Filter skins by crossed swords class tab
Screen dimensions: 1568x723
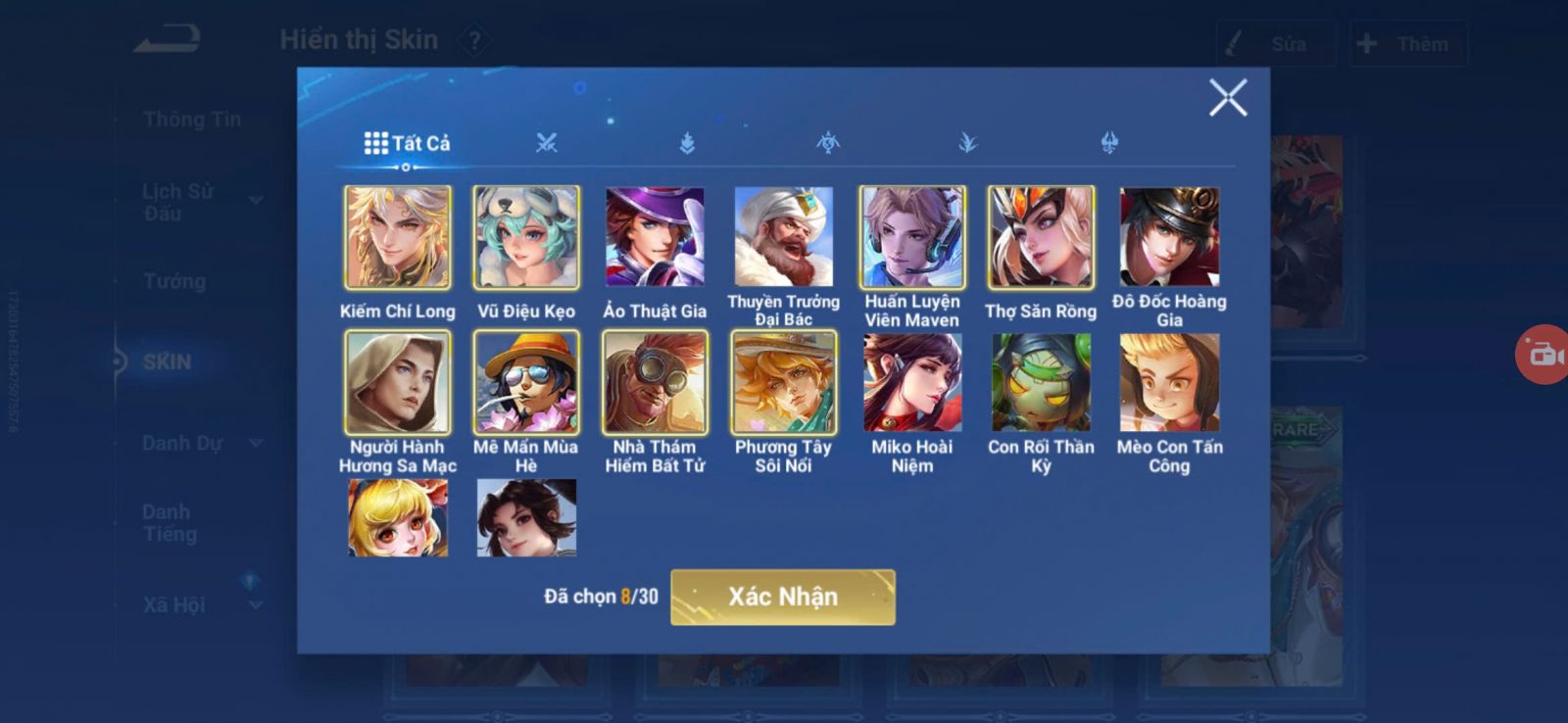click(x=547, y=143)
